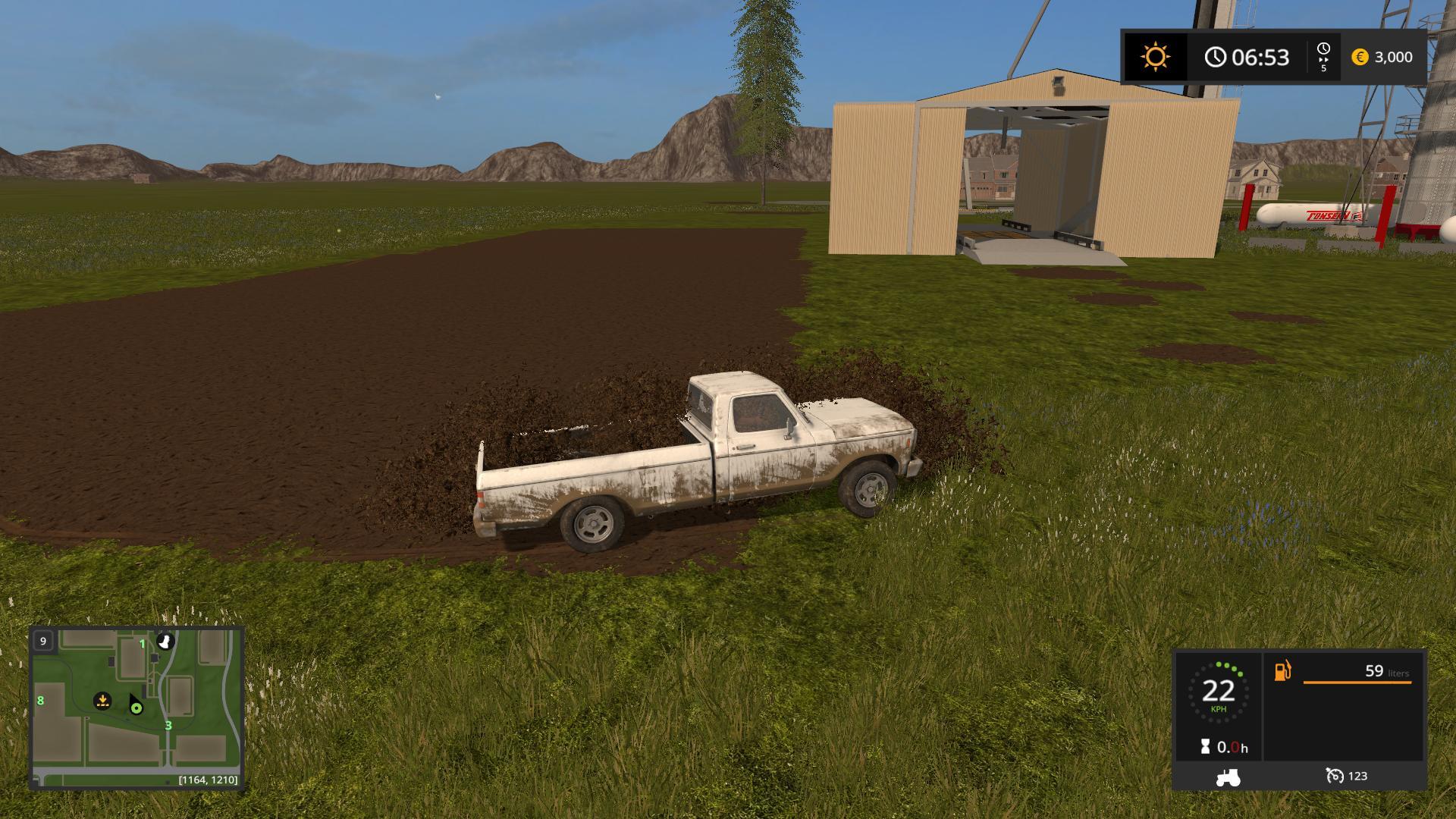Image resolution: width=1456 pixels, height=819 pixels.
Task: Toggle the field 9 marker on minimap
Action: point(43,639)
